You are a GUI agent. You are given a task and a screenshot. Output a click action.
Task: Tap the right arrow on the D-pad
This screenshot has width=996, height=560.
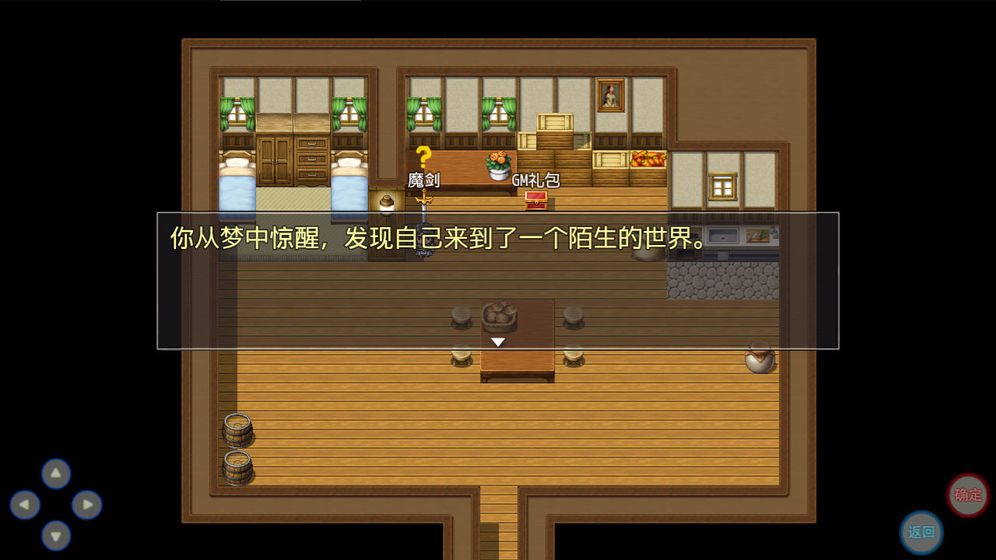(x=87, y=504)
